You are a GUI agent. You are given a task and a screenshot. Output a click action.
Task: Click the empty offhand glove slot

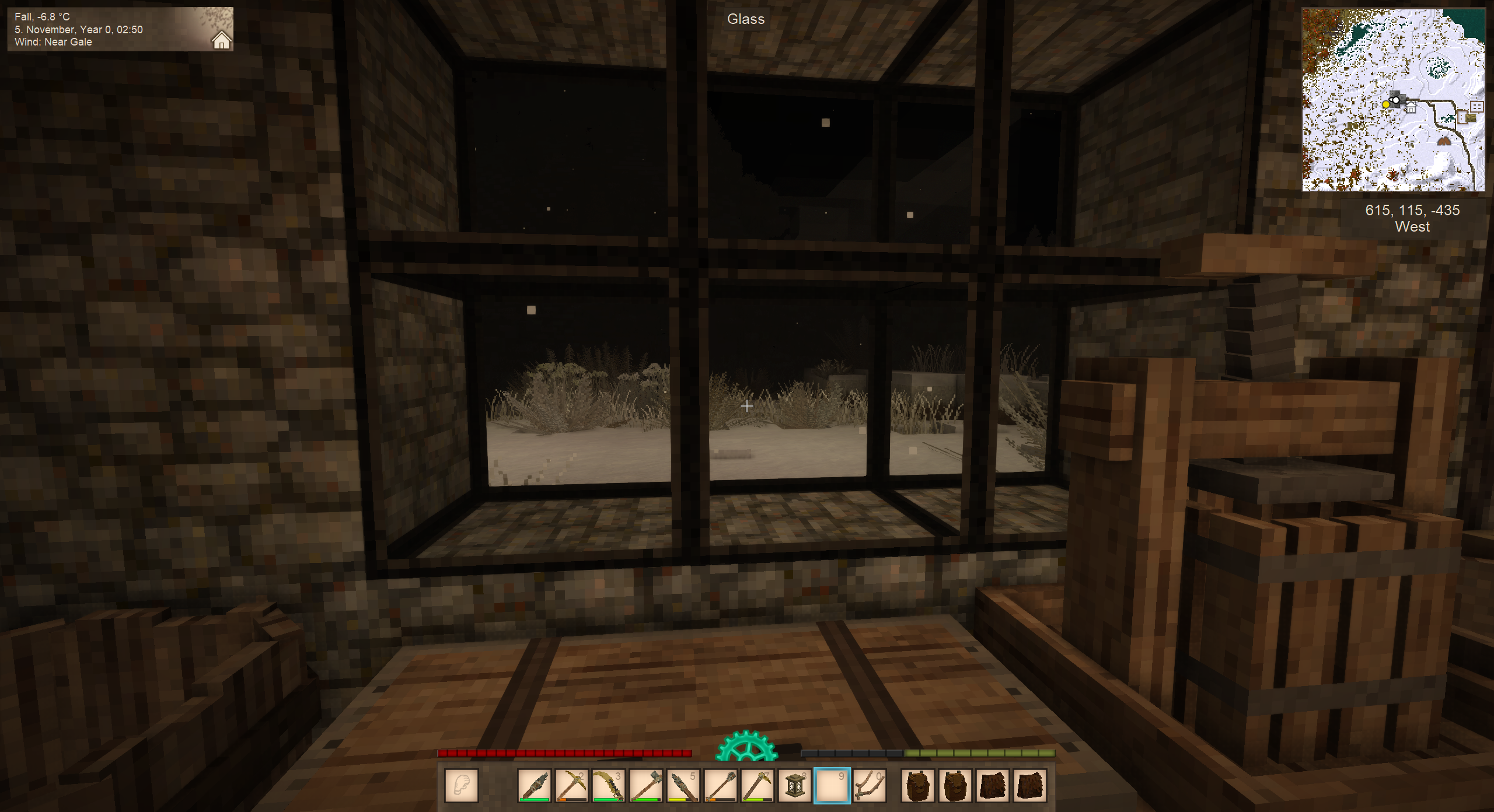click(x=462, y=785)
